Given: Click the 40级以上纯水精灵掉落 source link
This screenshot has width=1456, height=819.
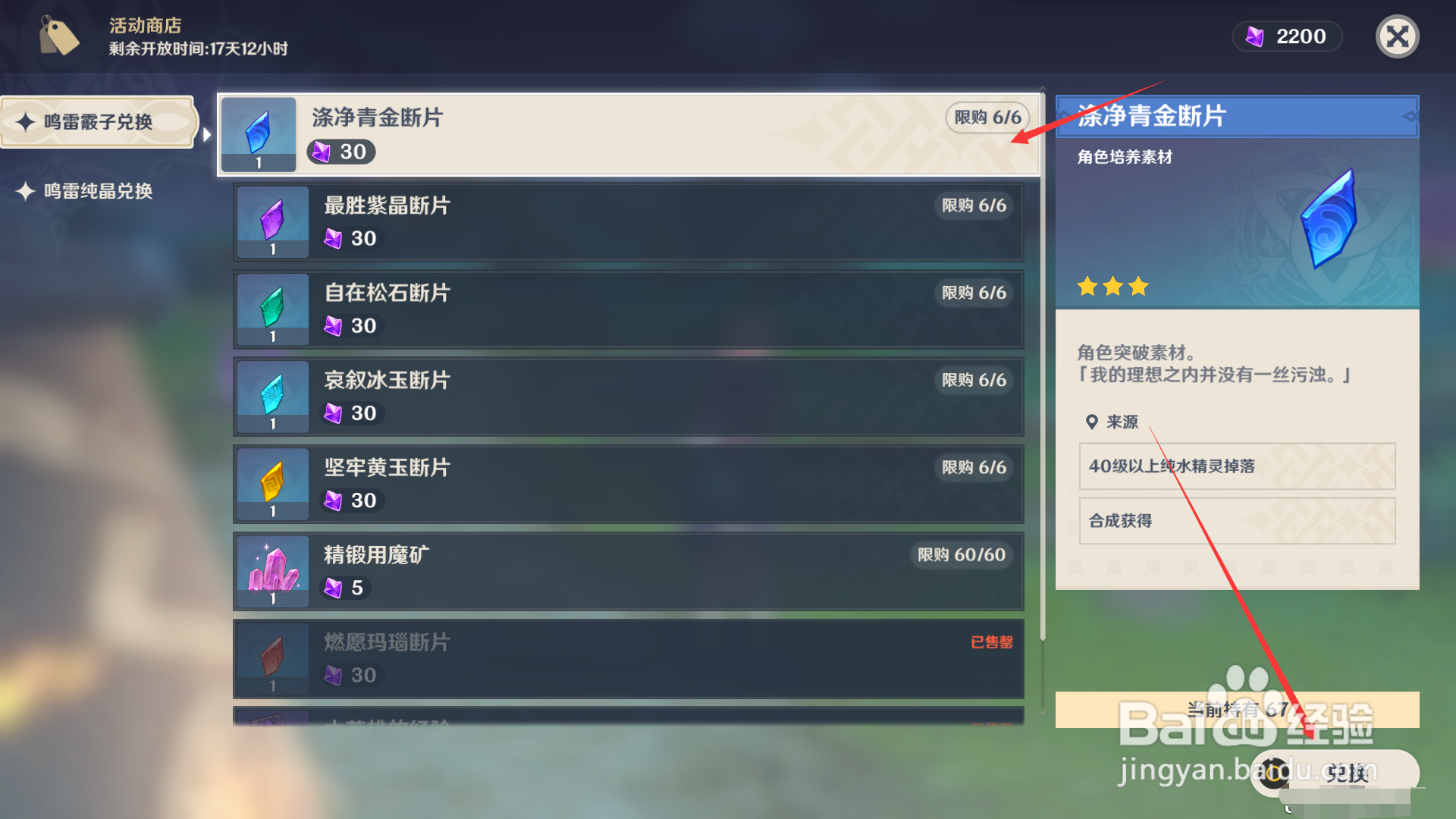Looking at the screenshot, I should pyautogui.click(x=1236, y=466).
